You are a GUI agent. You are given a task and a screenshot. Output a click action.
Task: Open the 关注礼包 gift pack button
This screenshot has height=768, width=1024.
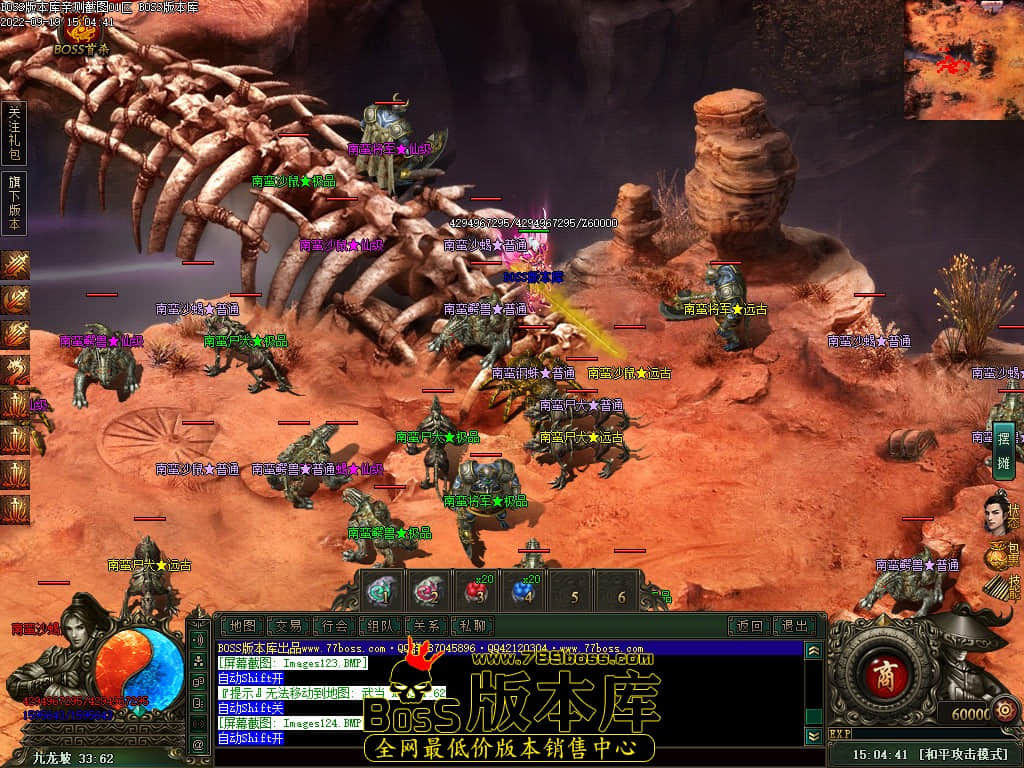tap(14, 132)
